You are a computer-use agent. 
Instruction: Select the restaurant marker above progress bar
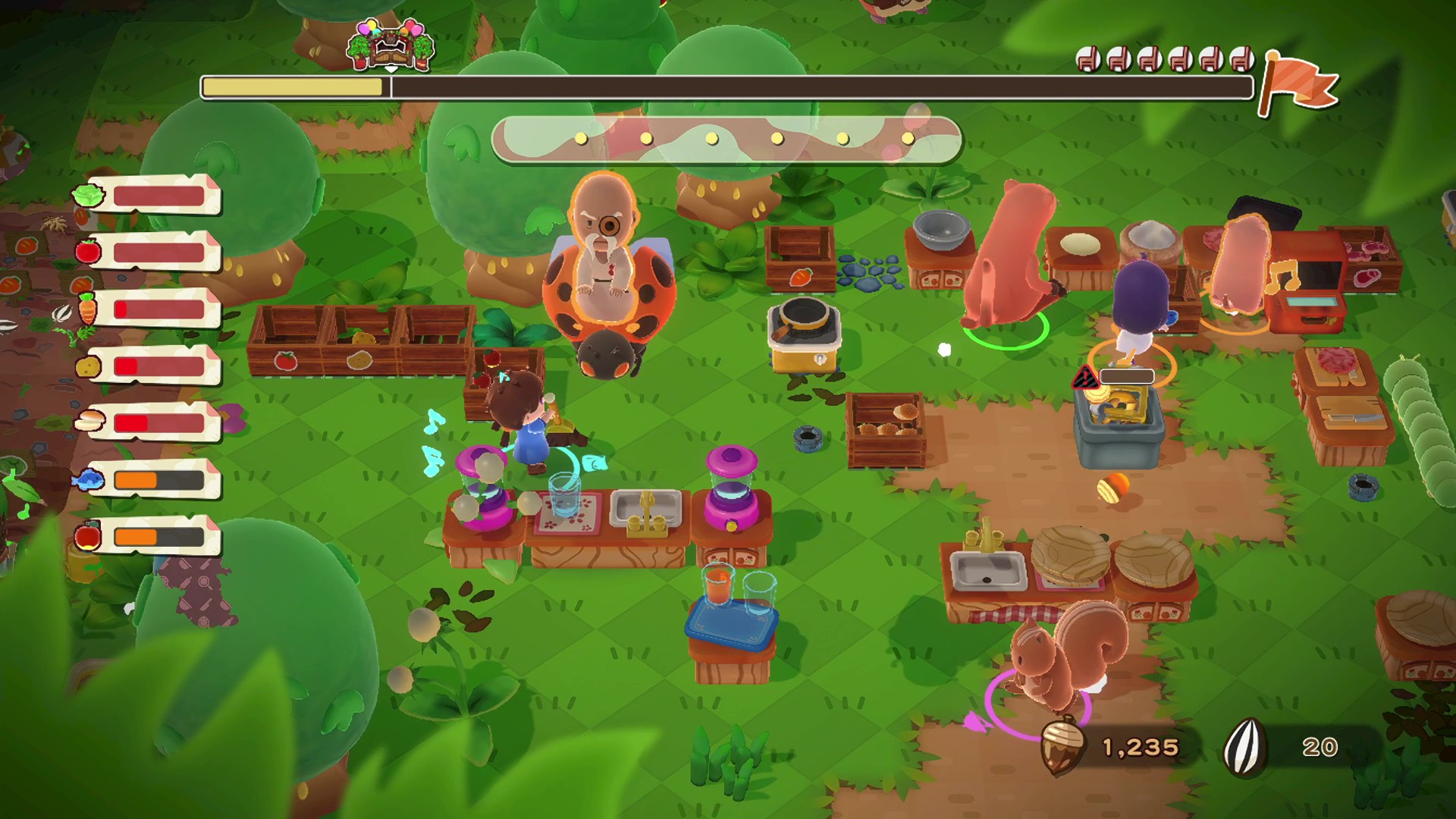click(391, 44)
